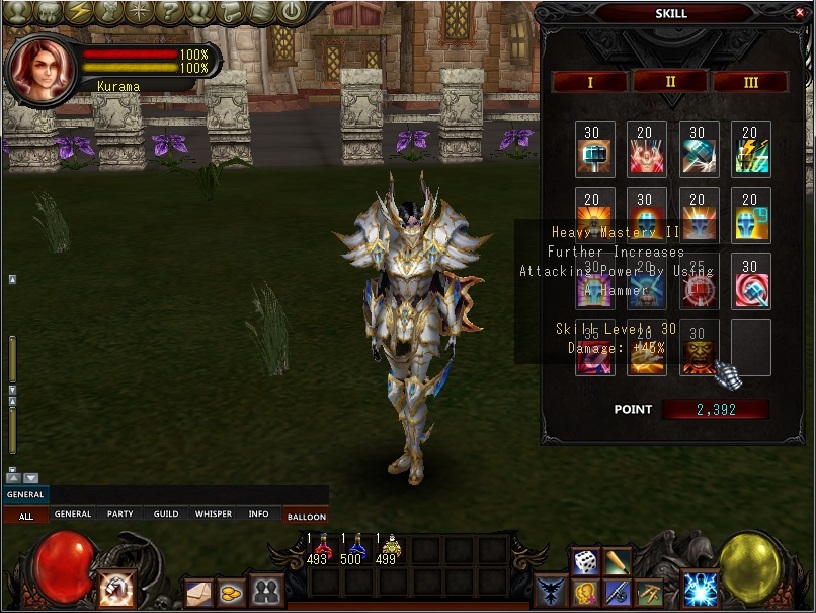
Task: Use the blue mana potion slot
Action: 355,549
